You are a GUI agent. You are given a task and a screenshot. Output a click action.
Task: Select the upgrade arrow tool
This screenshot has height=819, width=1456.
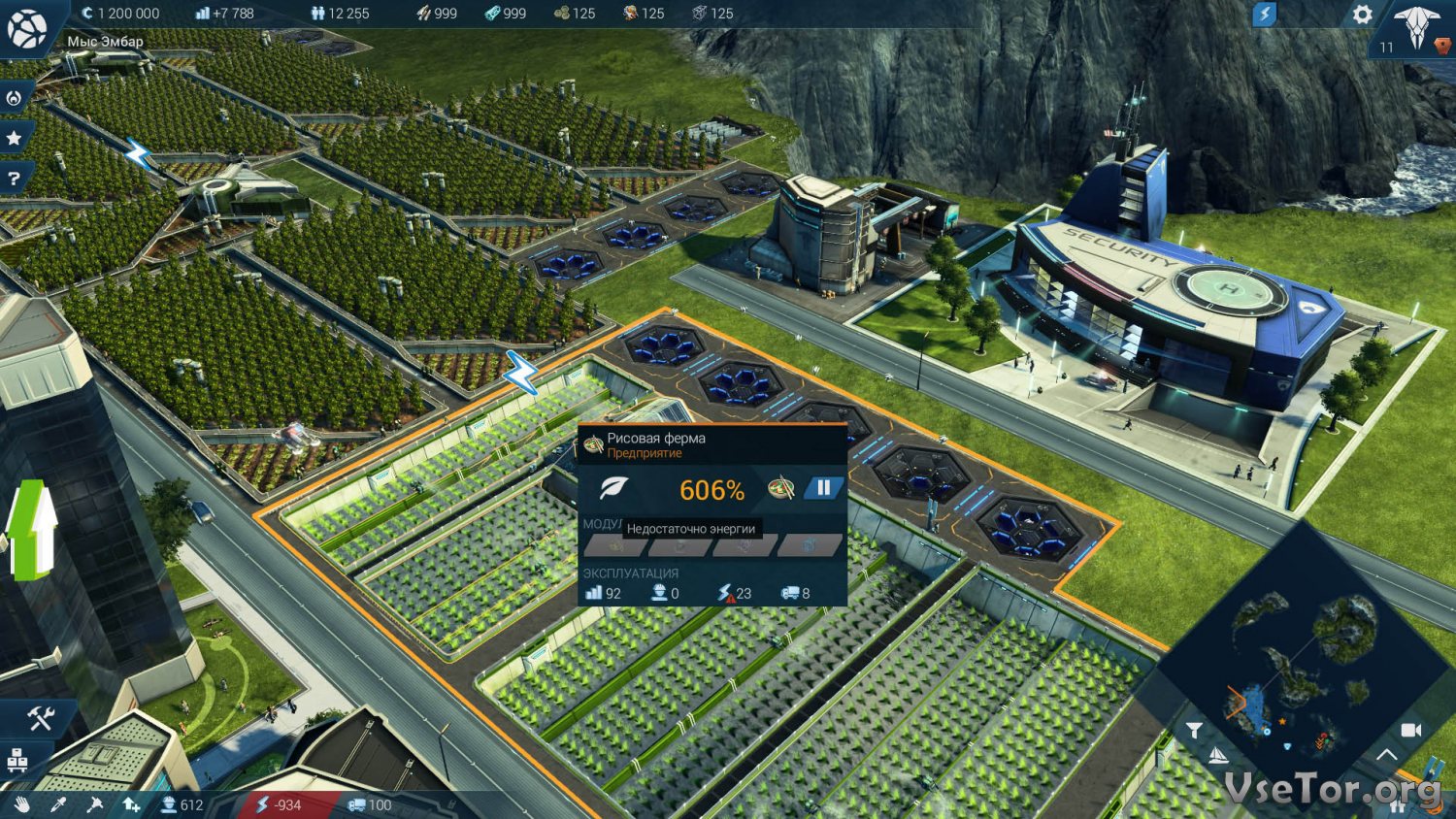pos(131,804)
